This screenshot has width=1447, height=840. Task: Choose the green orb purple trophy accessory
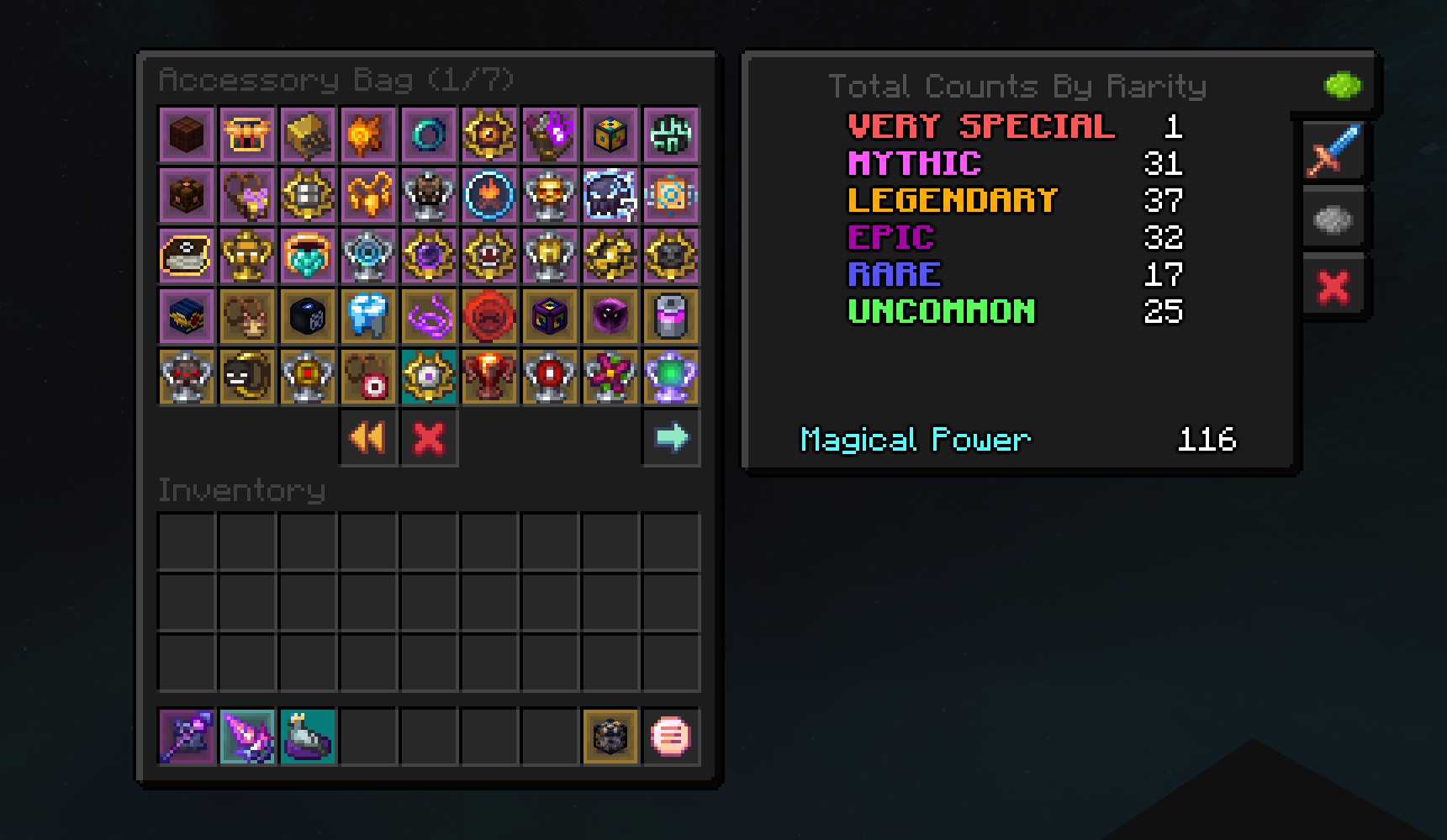(671, 377)
